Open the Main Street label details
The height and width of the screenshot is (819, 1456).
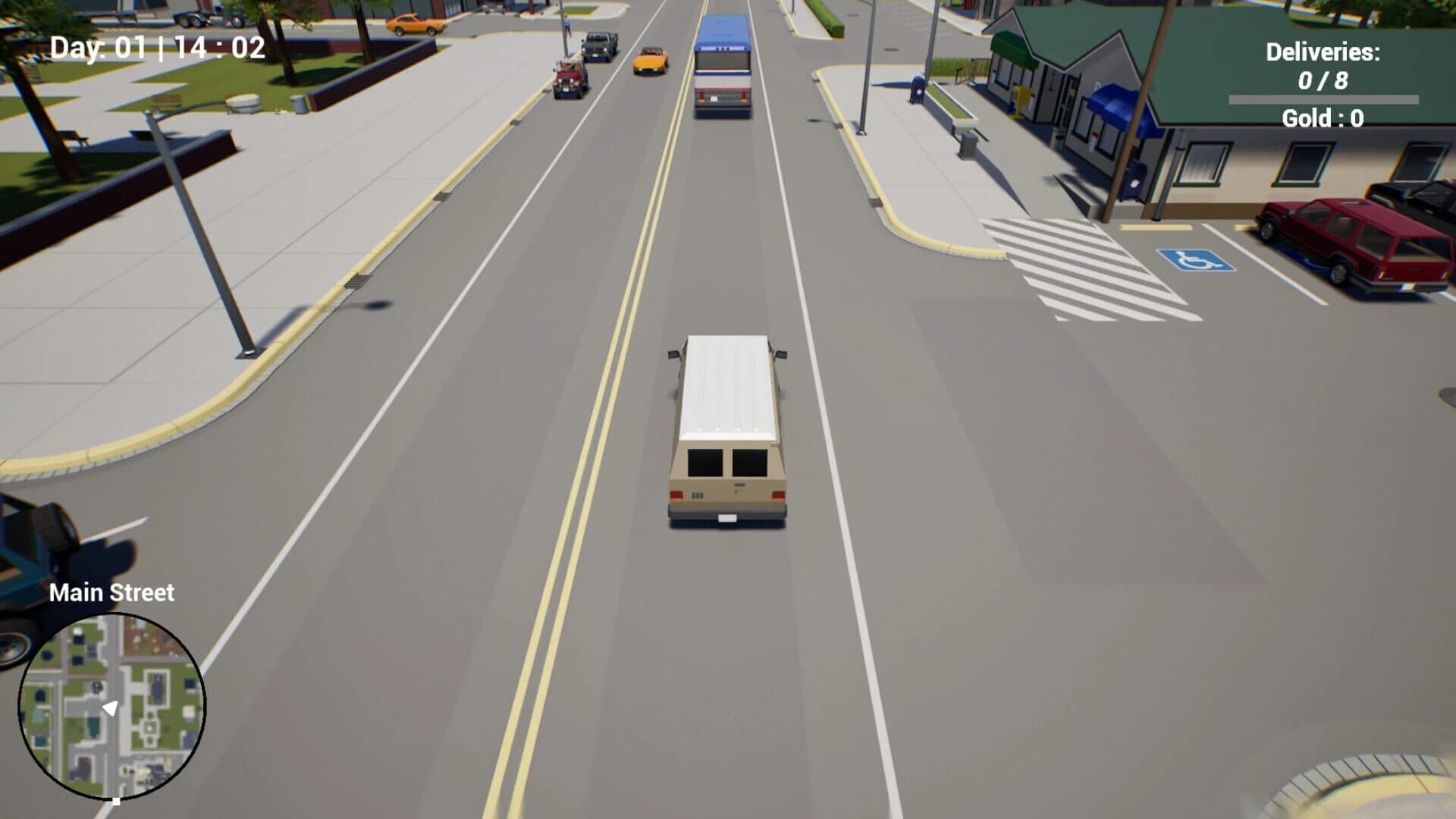pyautogui.click(x=111, y=593)
